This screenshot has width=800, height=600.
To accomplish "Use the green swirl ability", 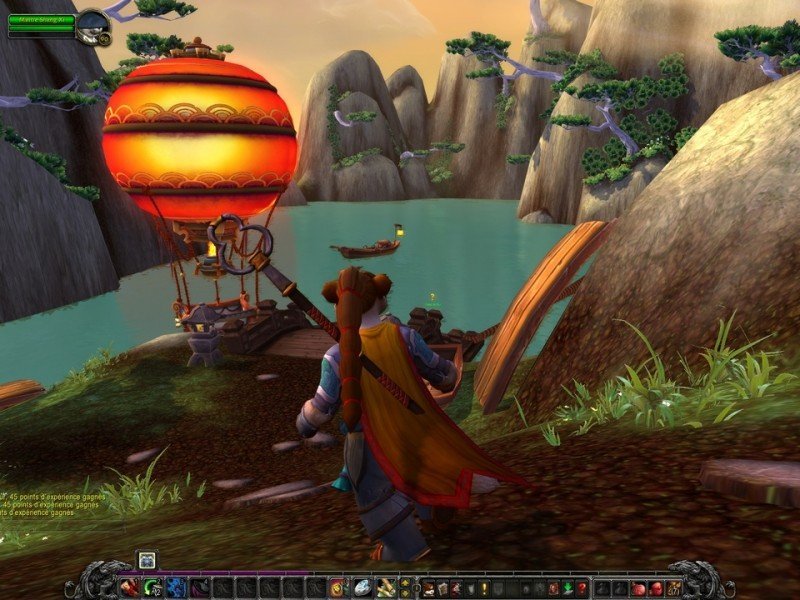I will pyautogui.click(x=152, y=588).
